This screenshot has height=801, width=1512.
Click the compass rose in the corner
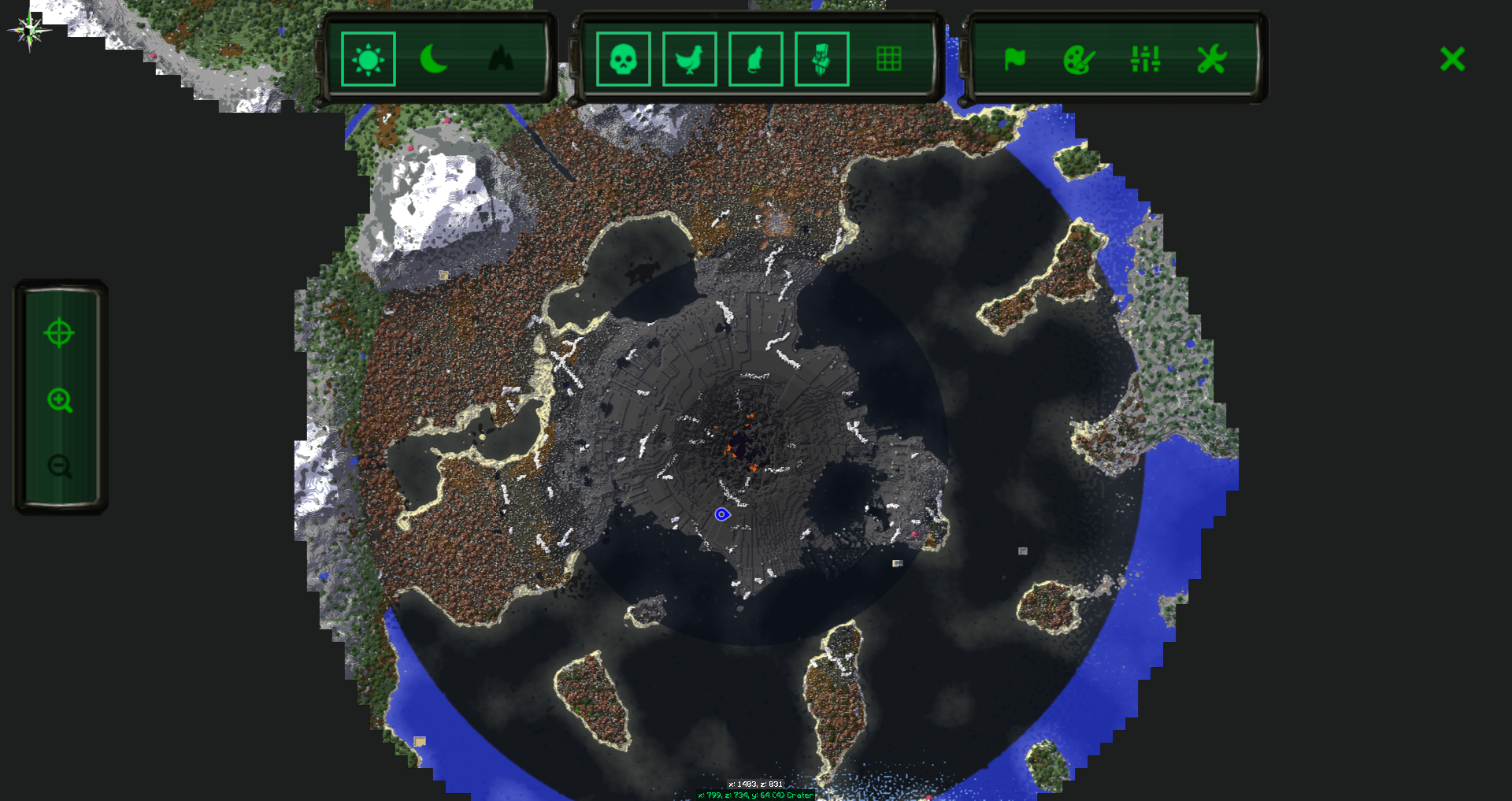(28, 30)
